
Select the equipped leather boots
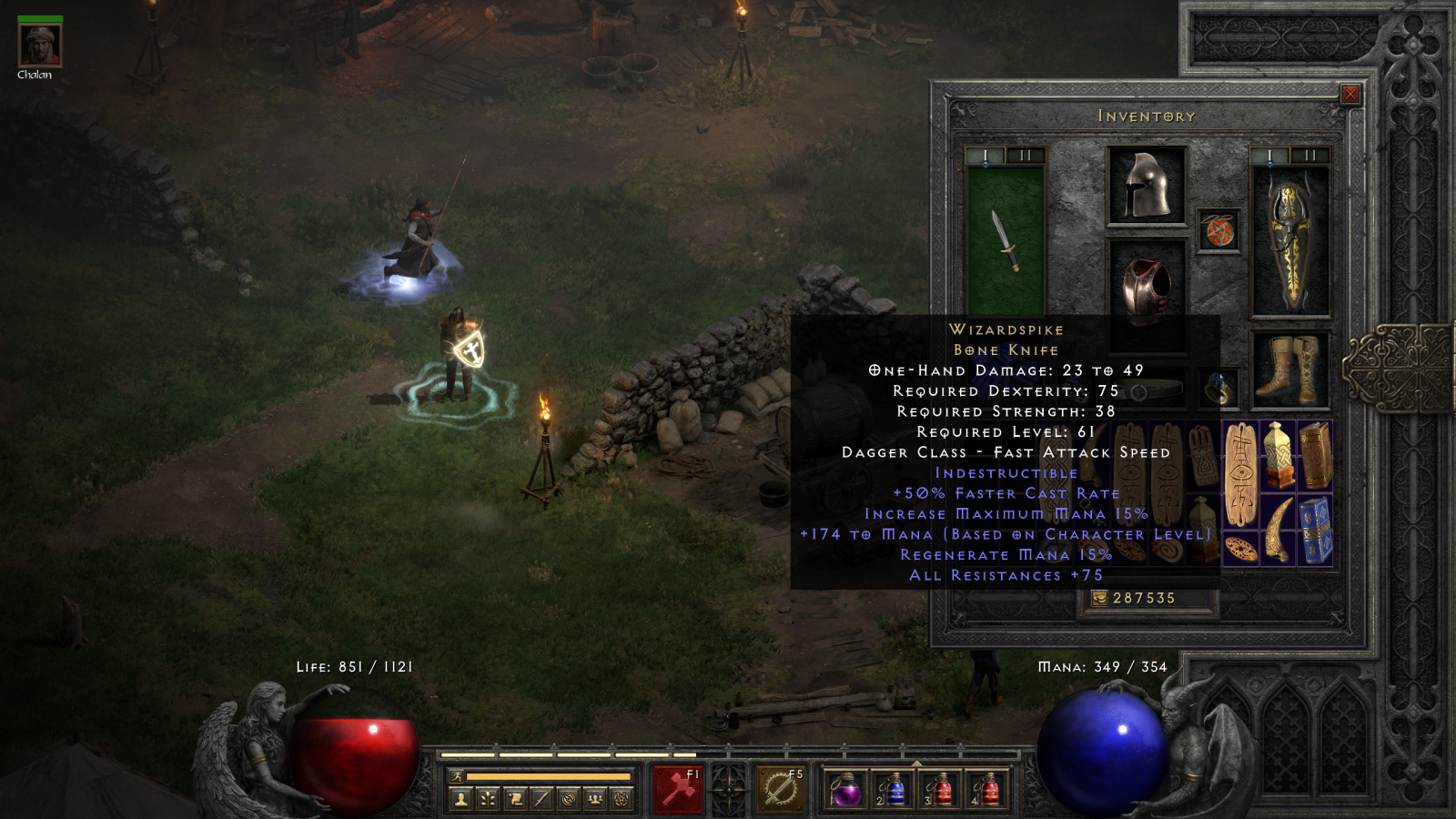[x=1291, y=369]
